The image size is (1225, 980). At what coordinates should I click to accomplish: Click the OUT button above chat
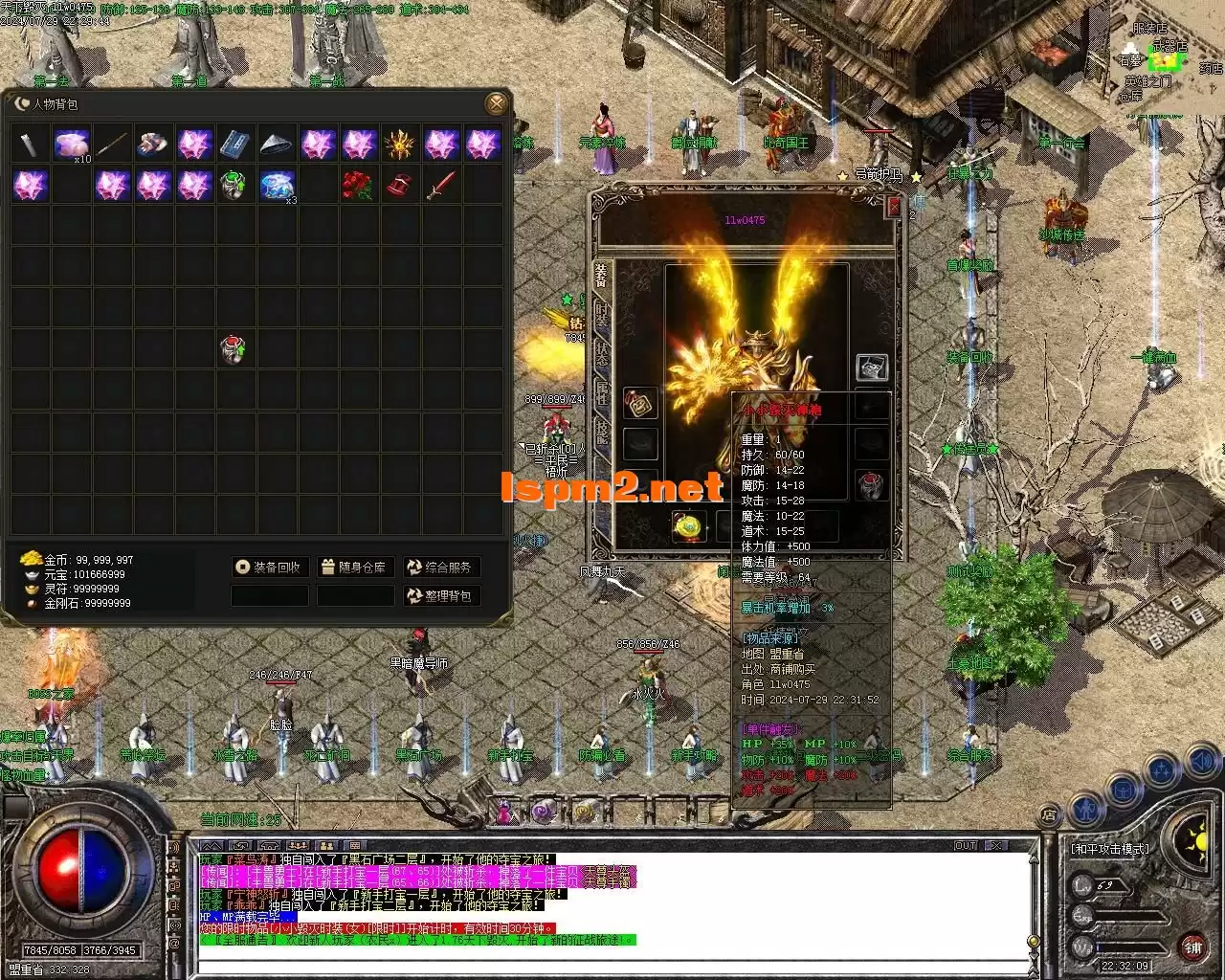[x=965, y=846]
